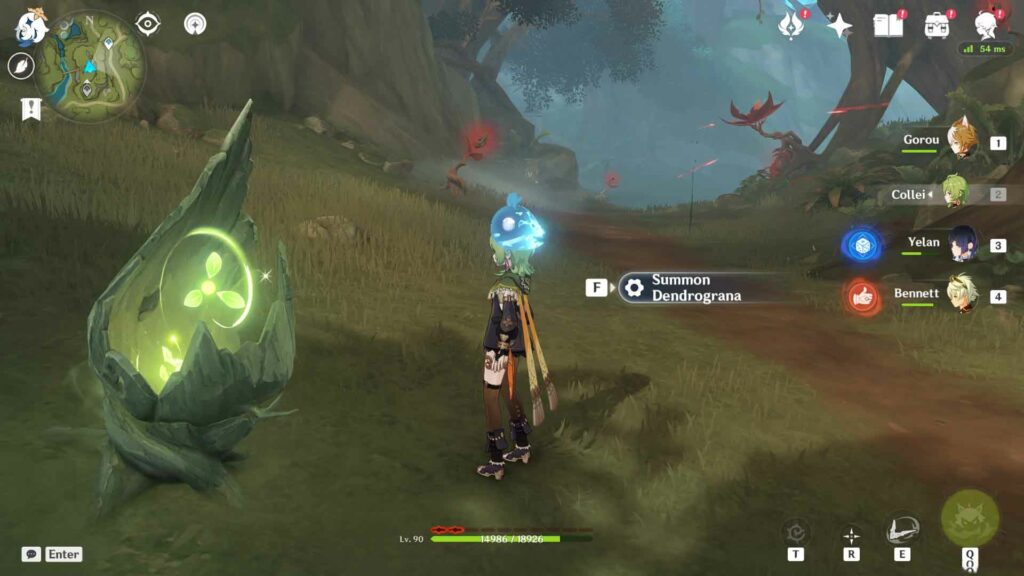Image resolution: width=1024 pixels, height=576 pixels.
Task: Toggle the eye-shaped elemental sight icon
Action: [148, 23]
